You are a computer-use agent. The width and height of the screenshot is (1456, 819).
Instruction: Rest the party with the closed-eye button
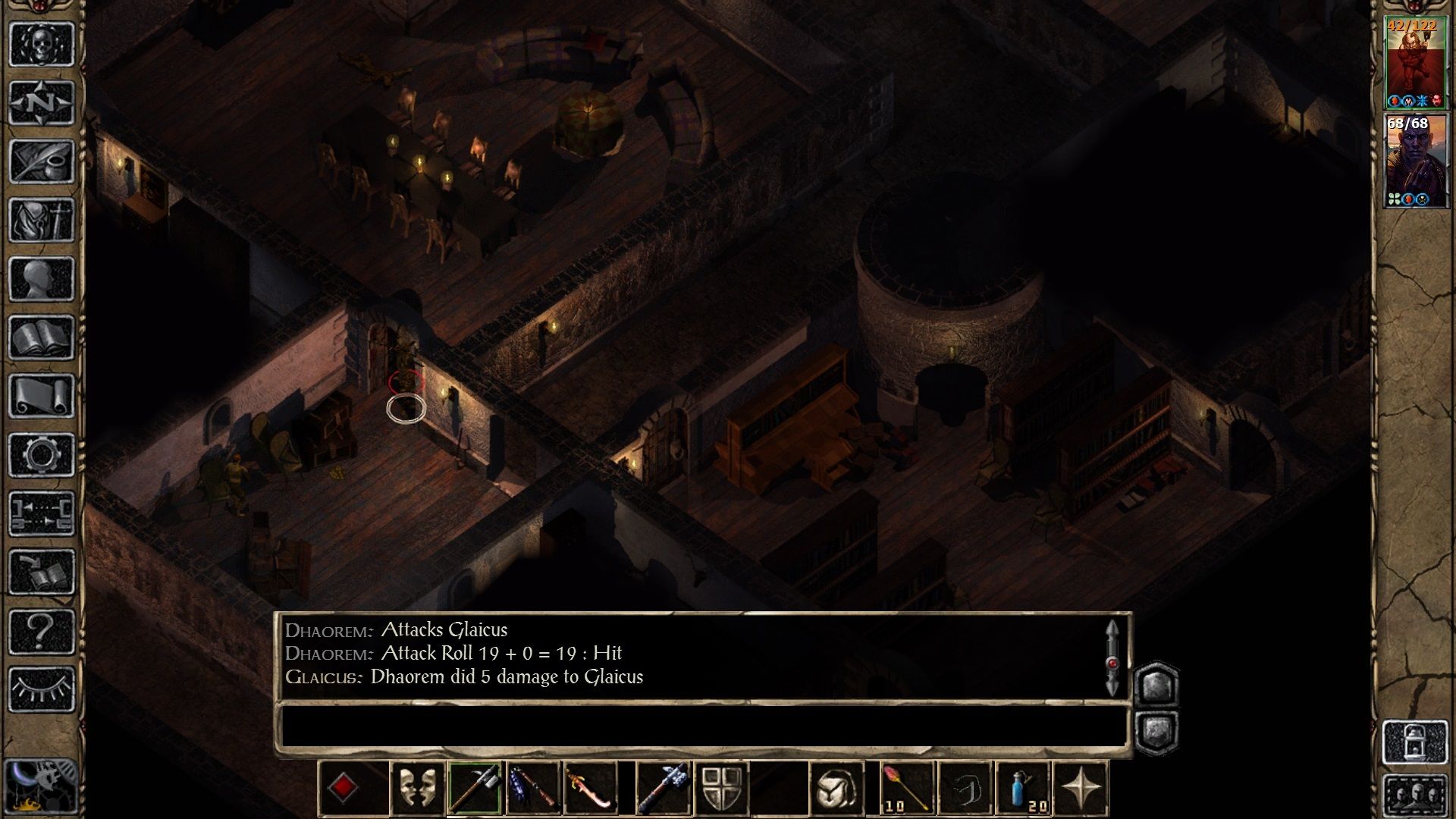(42, 689)
